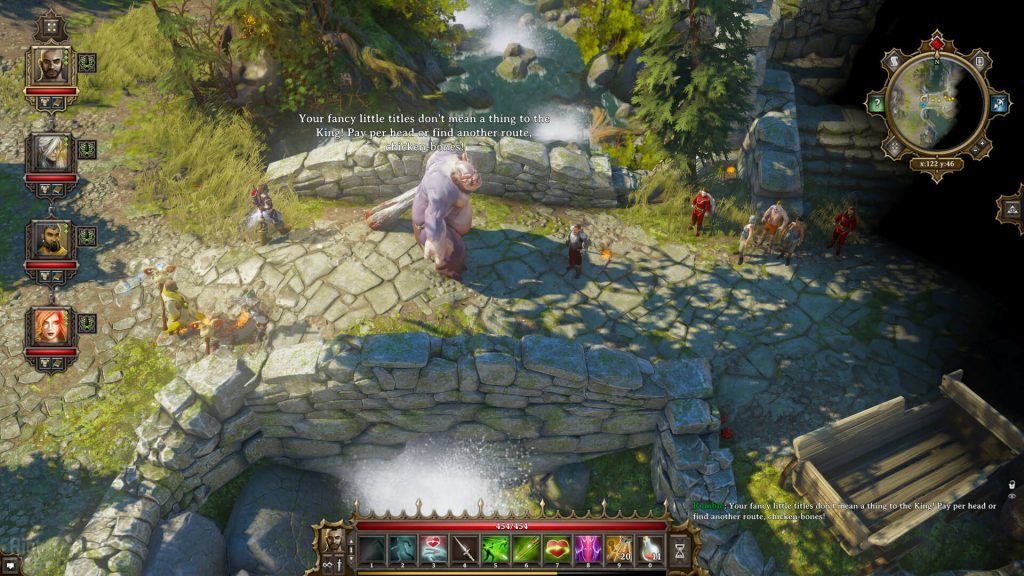Click the hourglass end turn button

[x=681, y=549]
